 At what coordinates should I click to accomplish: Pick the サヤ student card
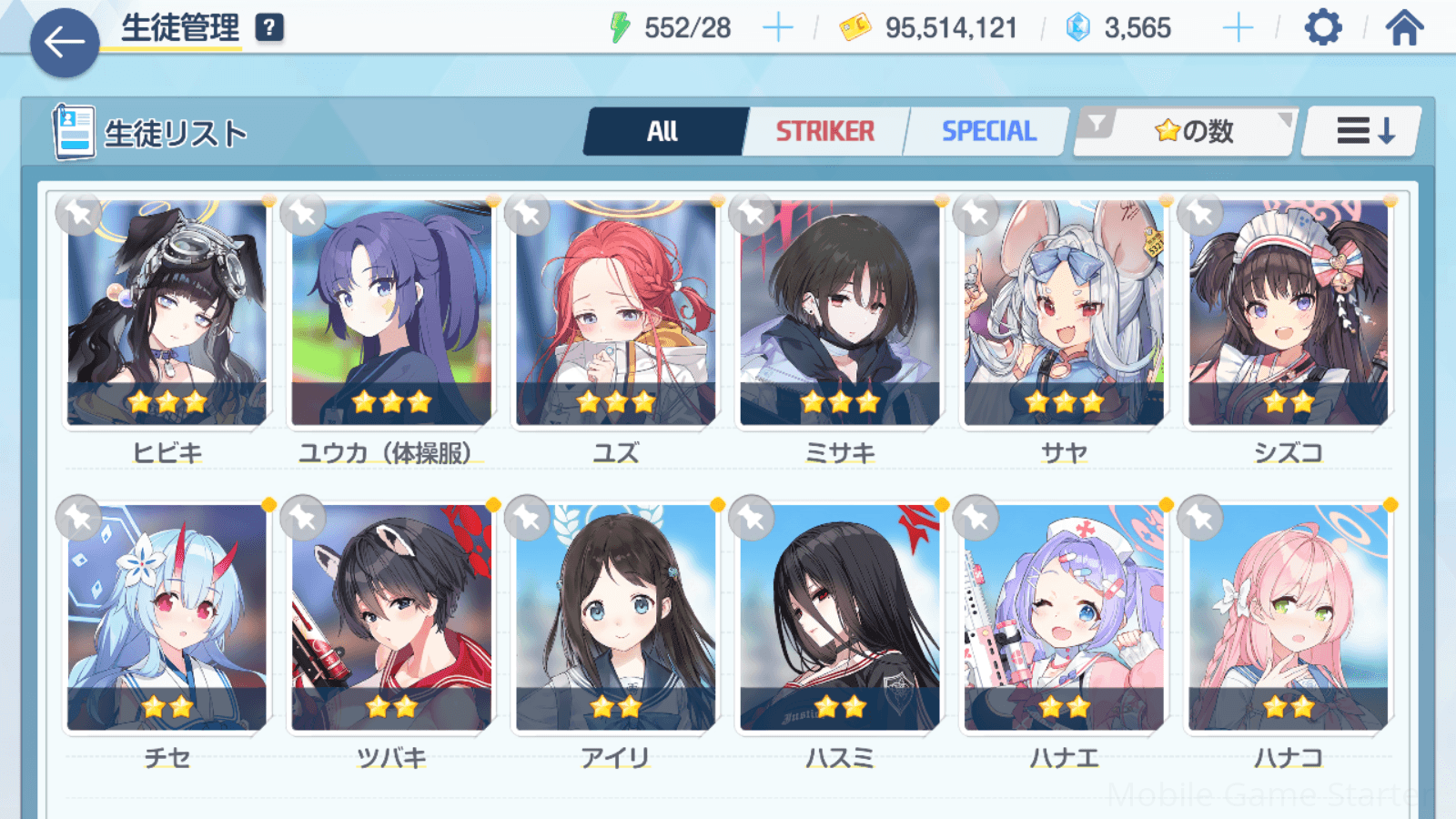(x=1064, y=314)
